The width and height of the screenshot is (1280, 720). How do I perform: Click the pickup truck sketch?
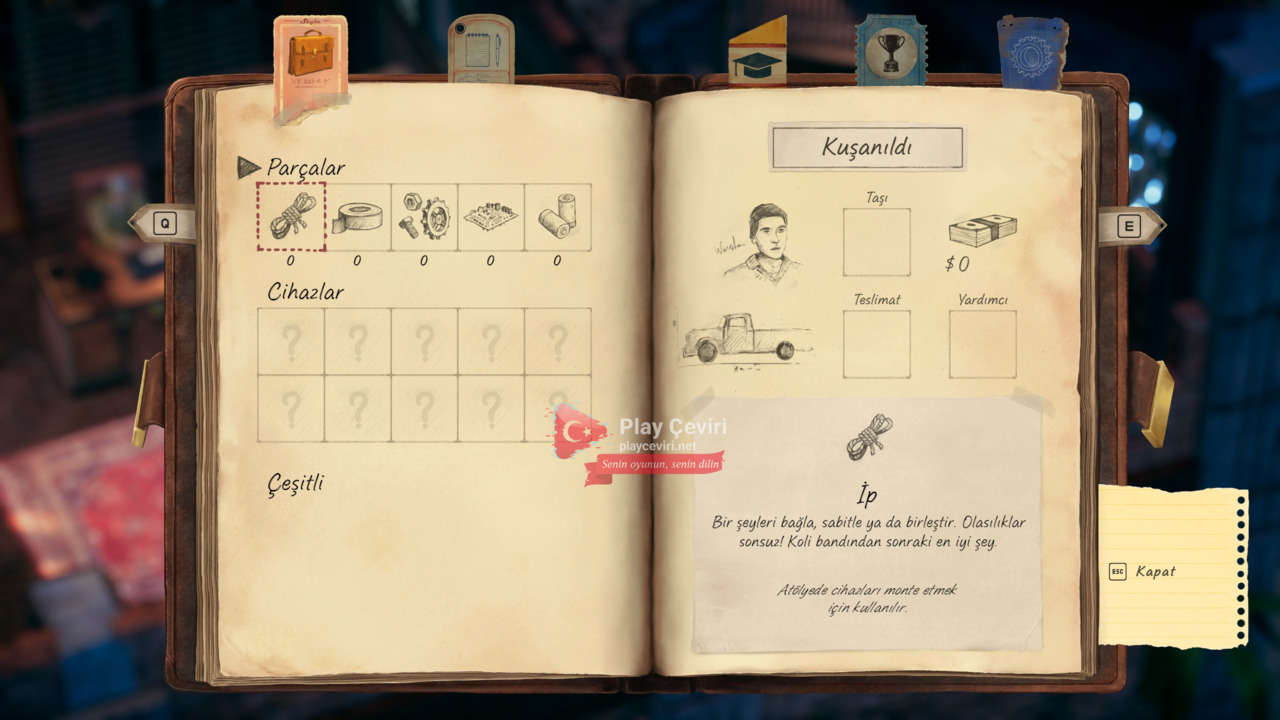click(x=745, y=338)
